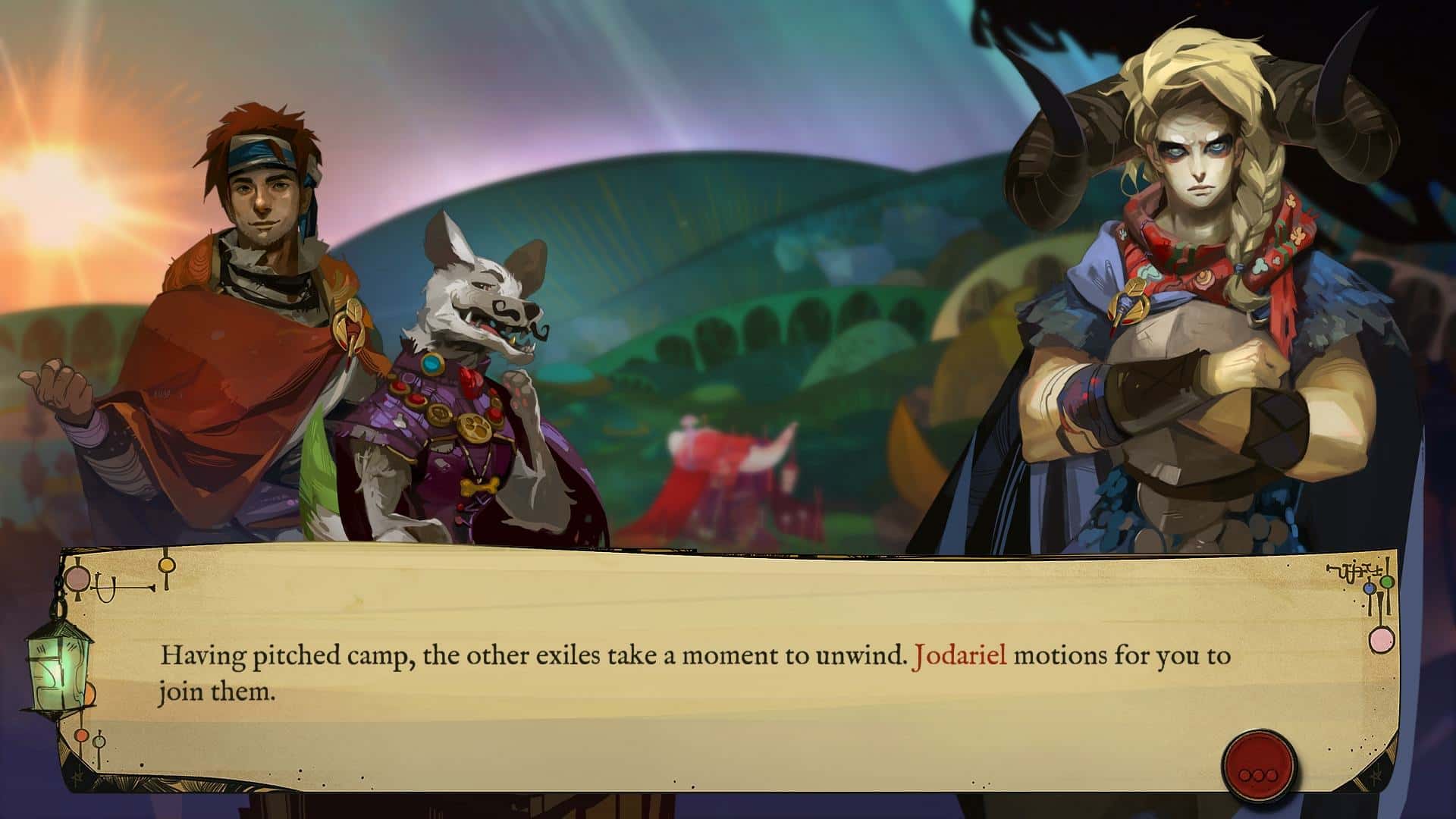Click the small pale circle ornament bottom-left
The image size is (1456, 819).
99,743
